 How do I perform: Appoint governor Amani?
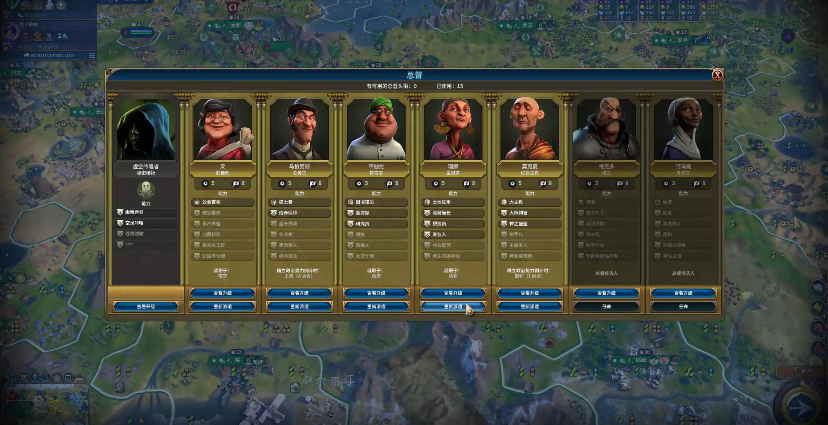(x=682, y=306)
